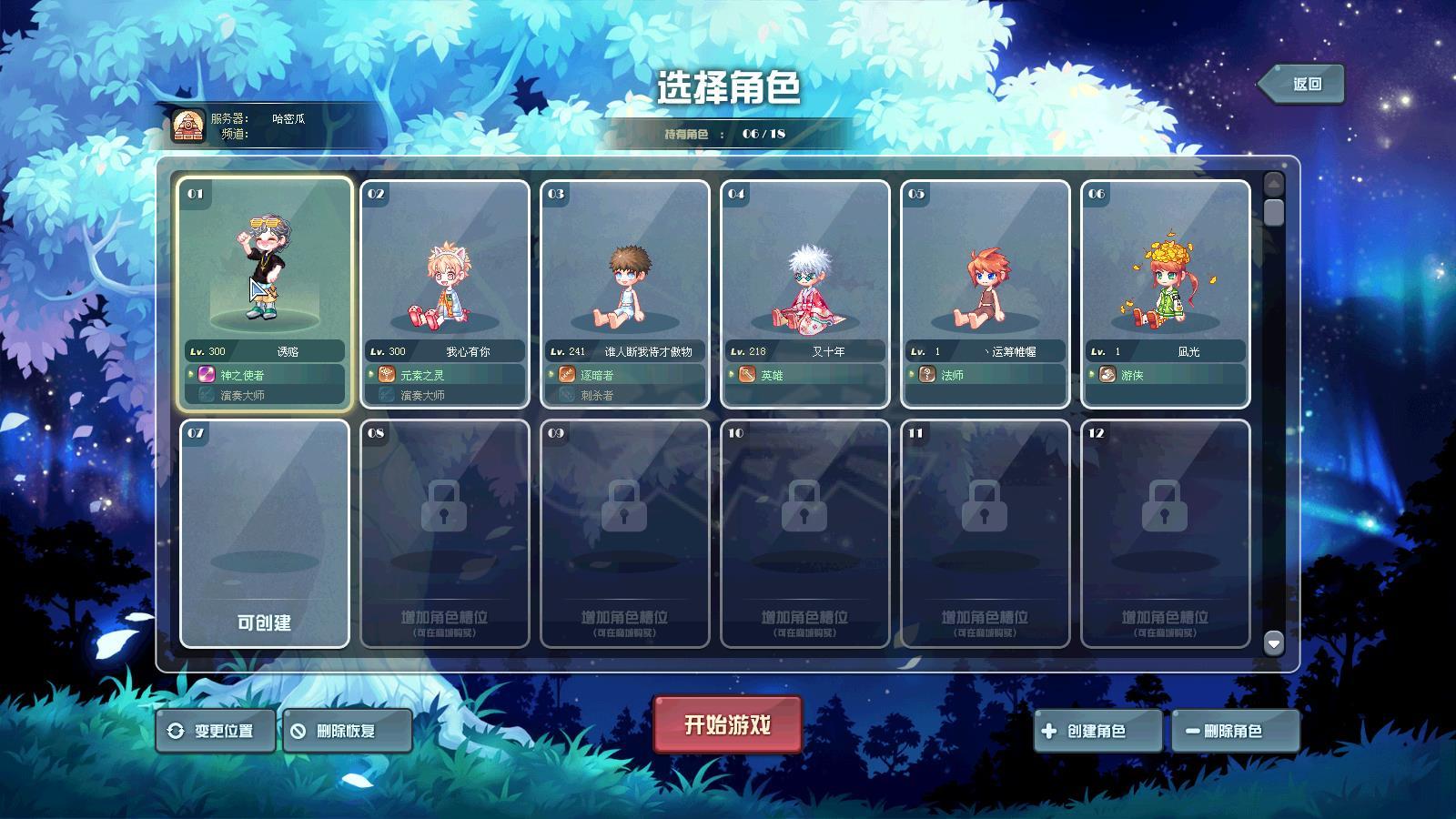The image size is (1456, 819).
Task: Click the 变更位置 change position button
Action: click(216, 731)
